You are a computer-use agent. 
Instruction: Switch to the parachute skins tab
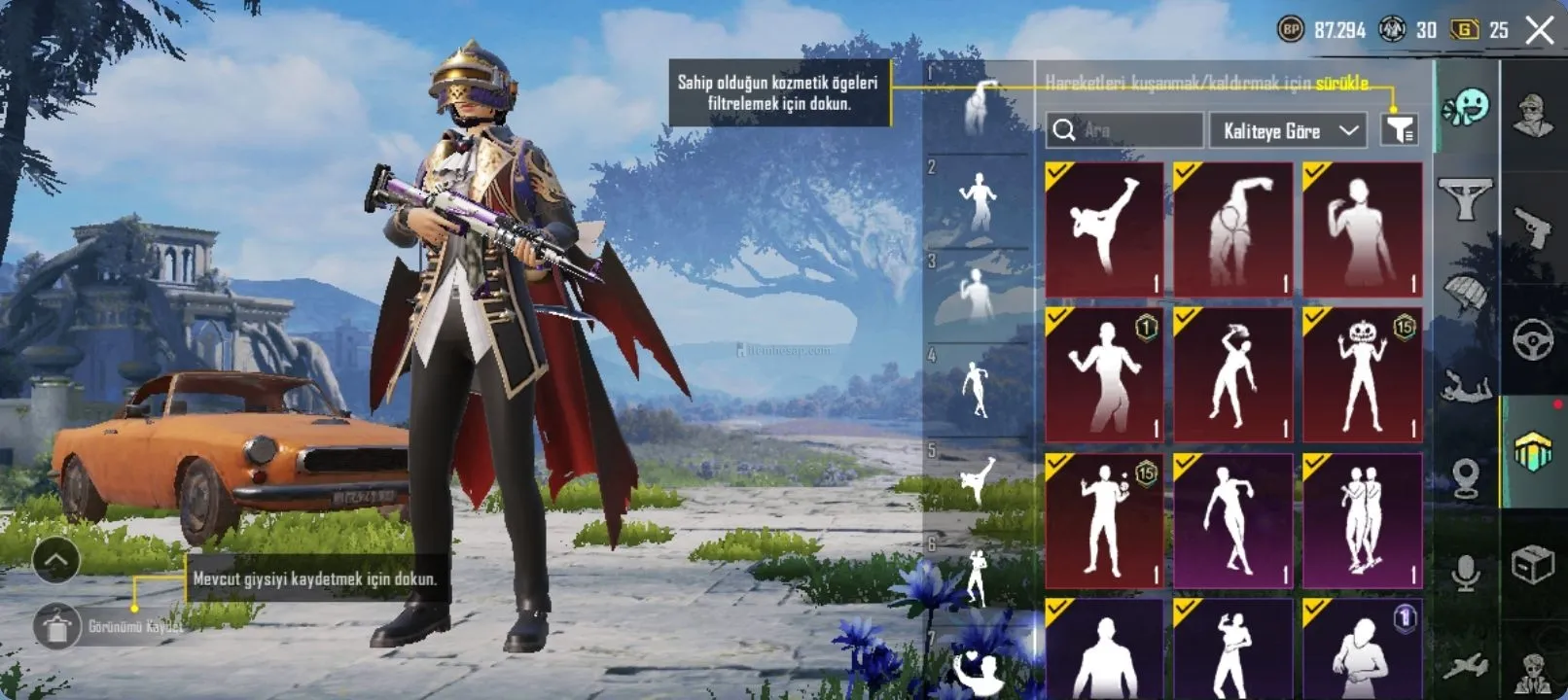pos(1466,292)
